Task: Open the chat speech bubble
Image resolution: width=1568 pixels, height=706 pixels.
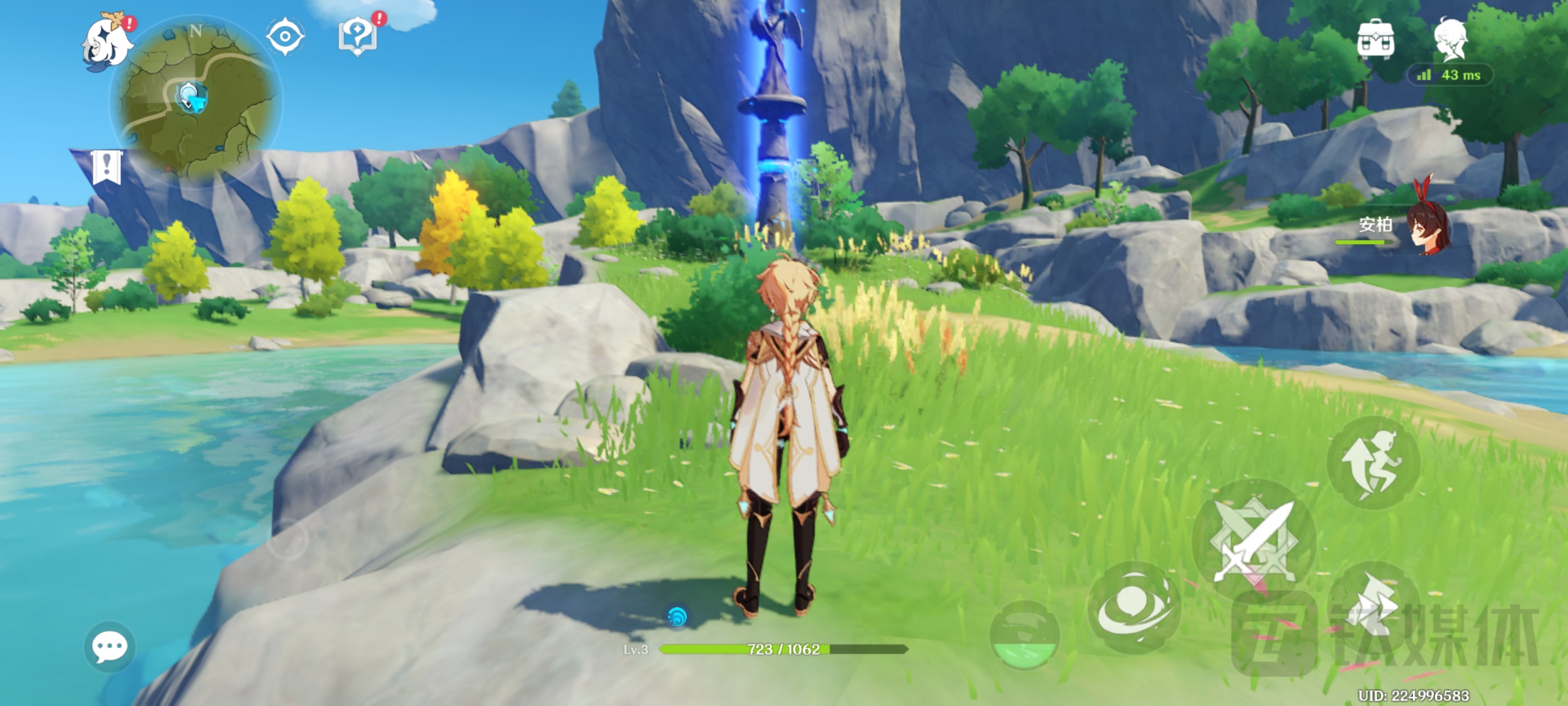Action: [x=110, y=647]
